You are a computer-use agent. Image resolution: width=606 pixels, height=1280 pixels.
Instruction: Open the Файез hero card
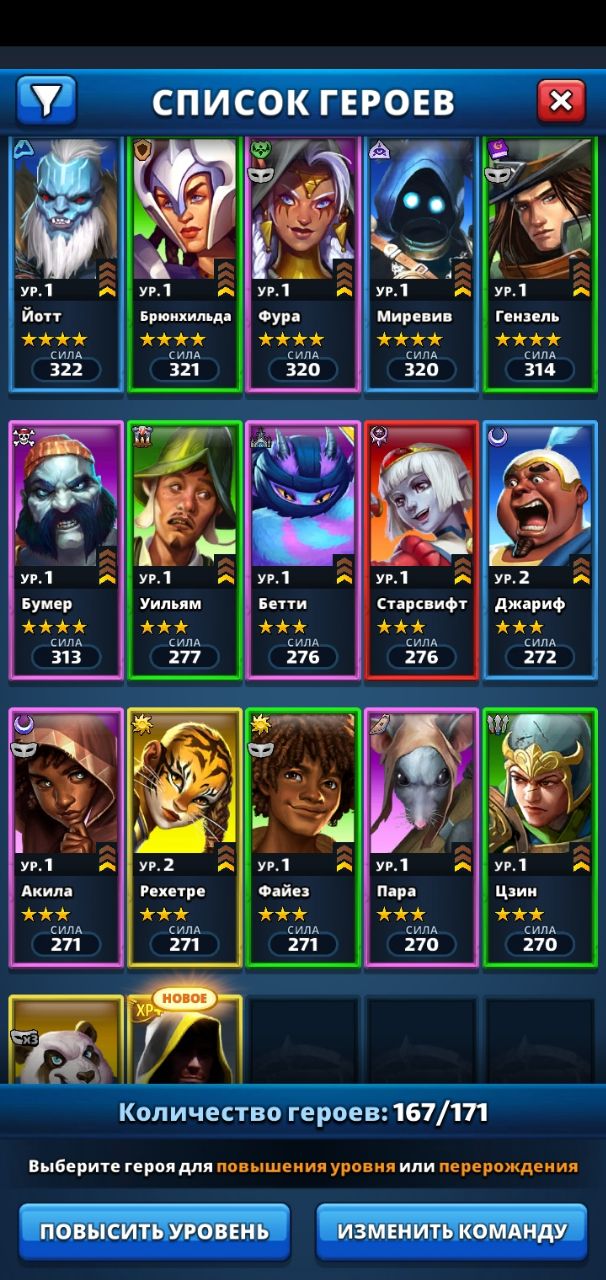click(x=303, y=838)
